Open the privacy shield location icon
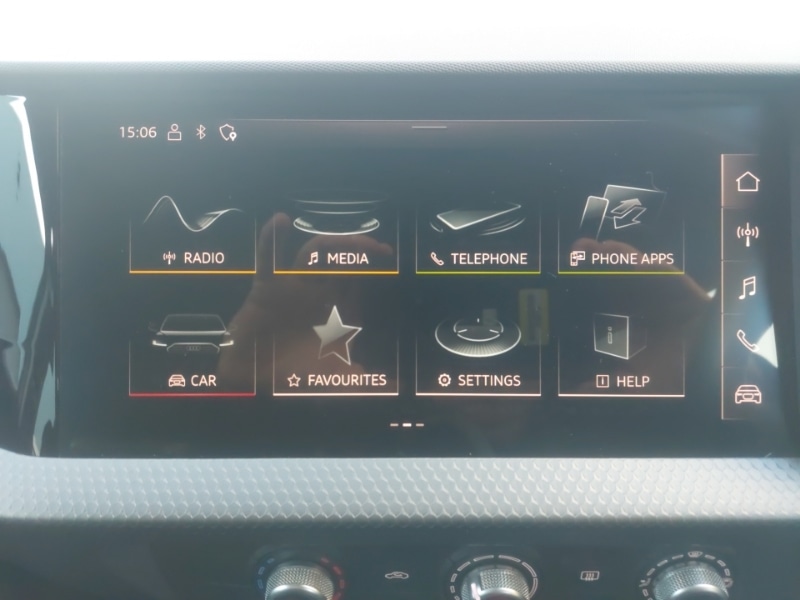 (228, 132)
